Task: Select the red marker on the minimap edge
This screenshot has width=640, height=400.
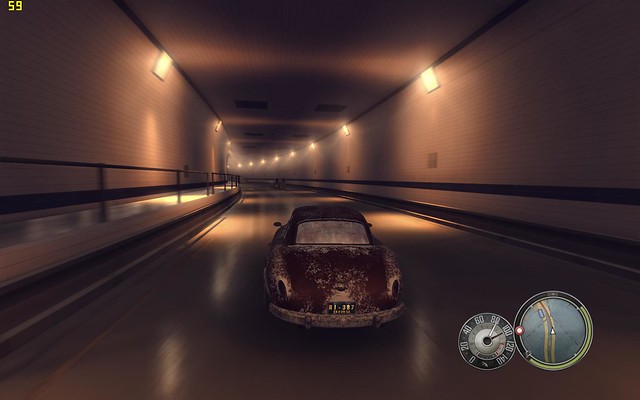Action: (520, 329)
